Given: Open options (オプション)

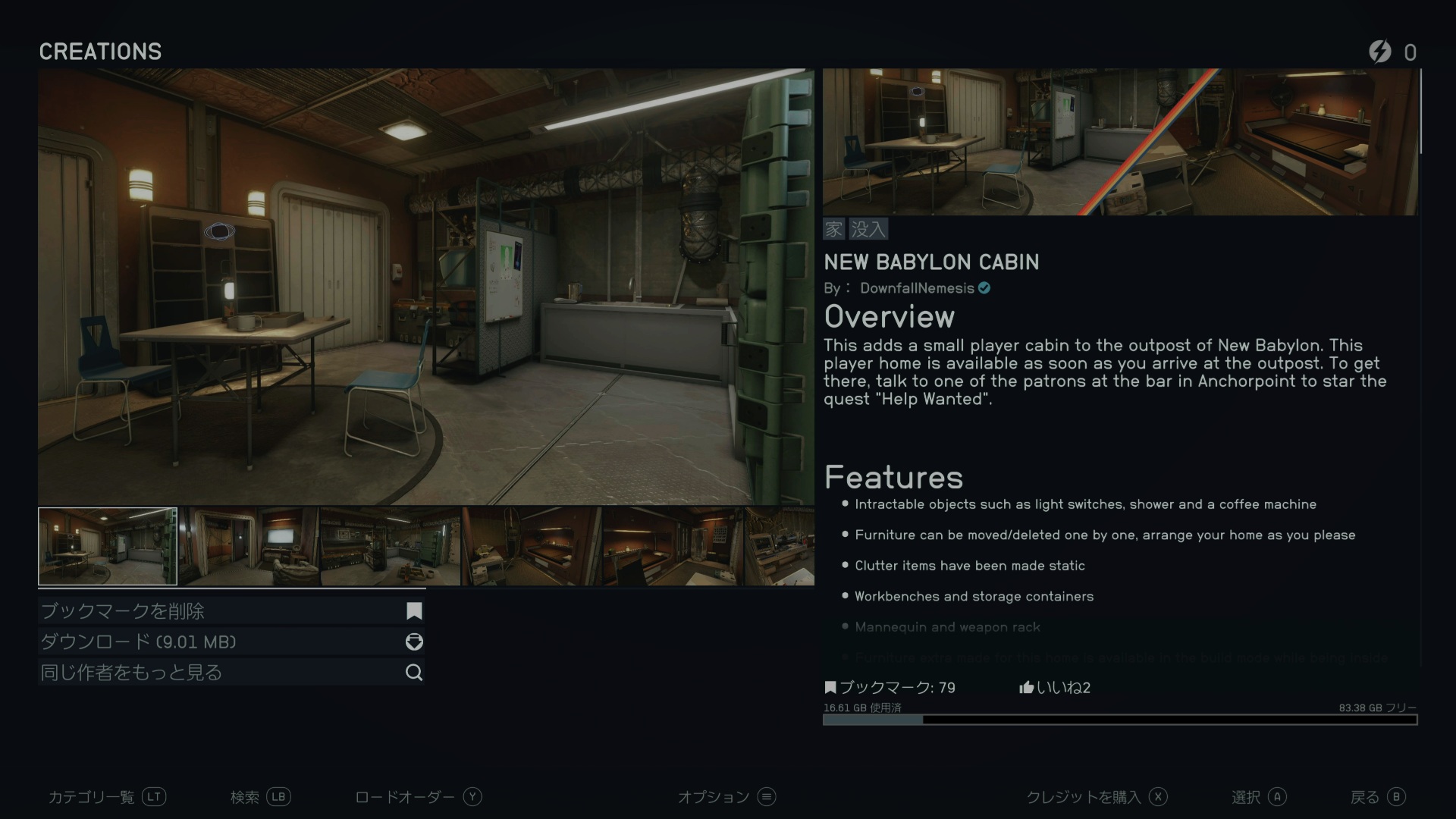Looking at the screenshot, I should [726, 797].
